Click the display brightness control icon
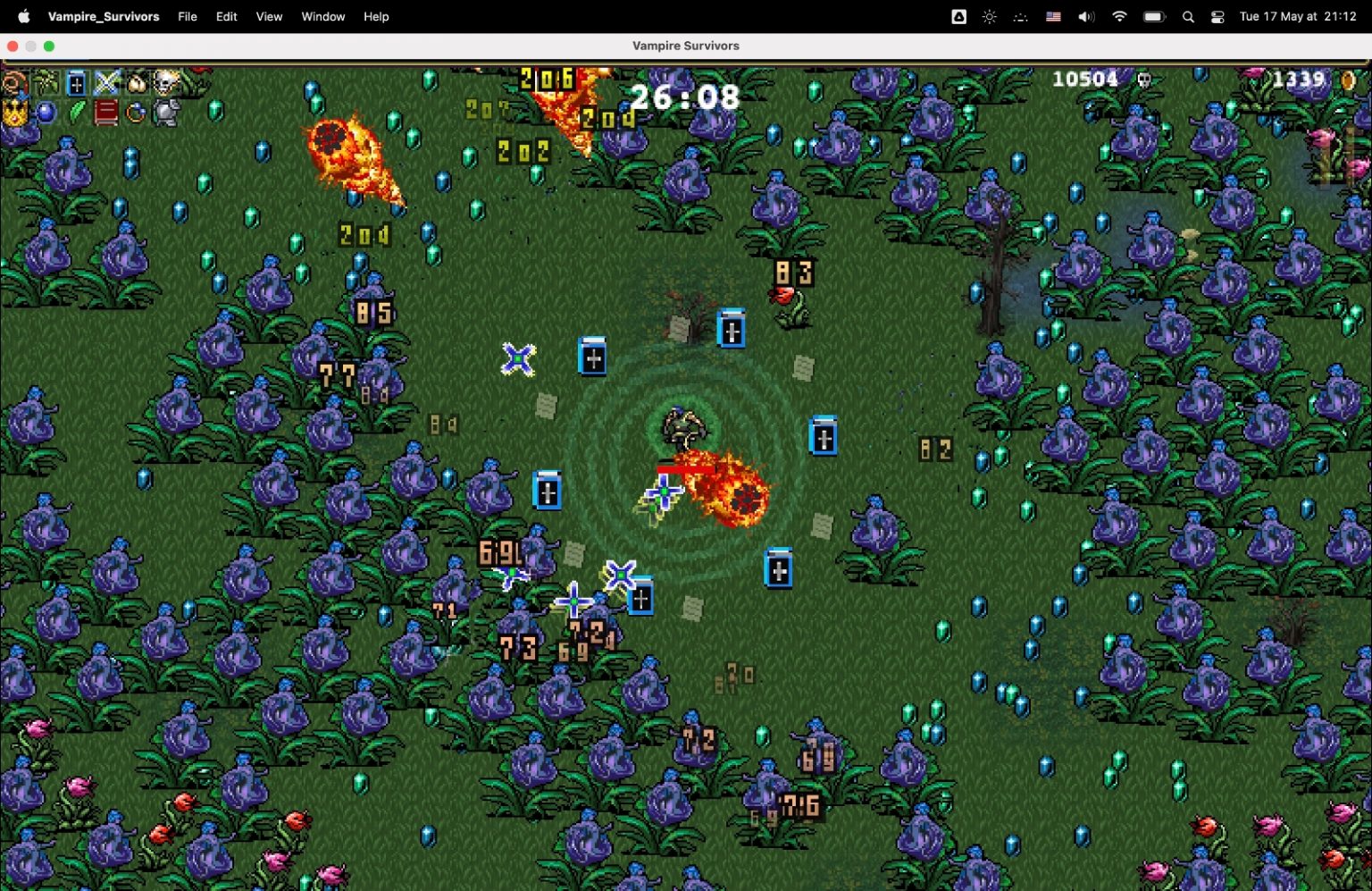The width and height of the screenshot is (1372, 891). click(x=989, y=16)
